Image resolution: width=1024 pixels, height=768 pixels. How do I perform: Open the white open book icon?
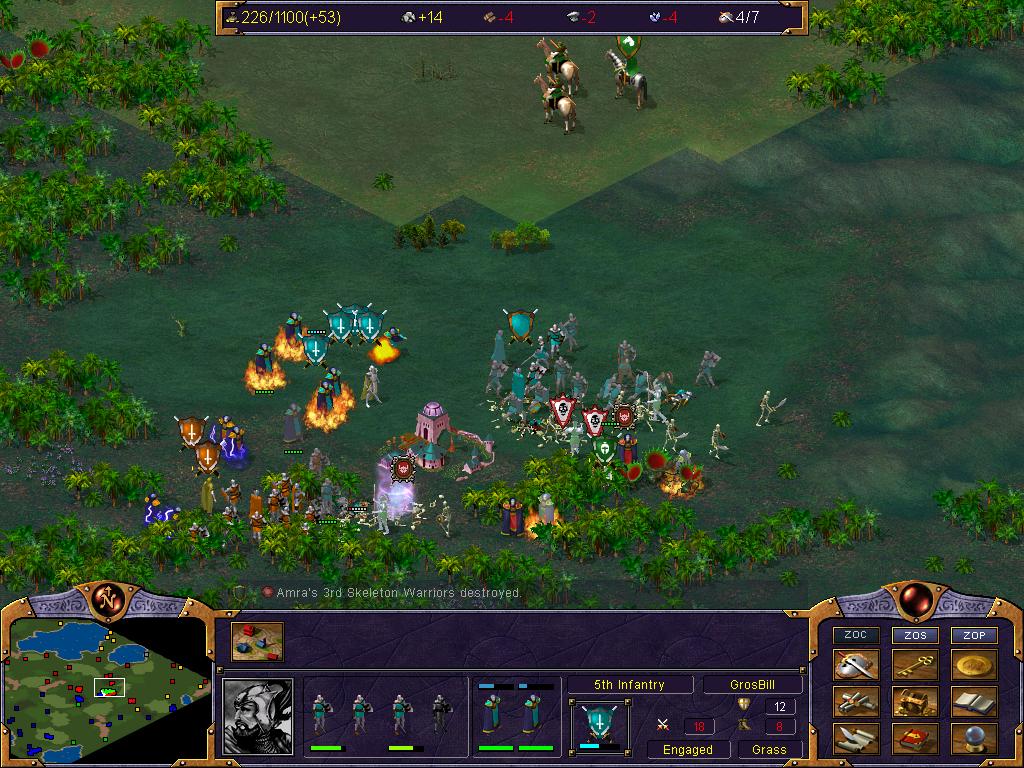(974, 702)
